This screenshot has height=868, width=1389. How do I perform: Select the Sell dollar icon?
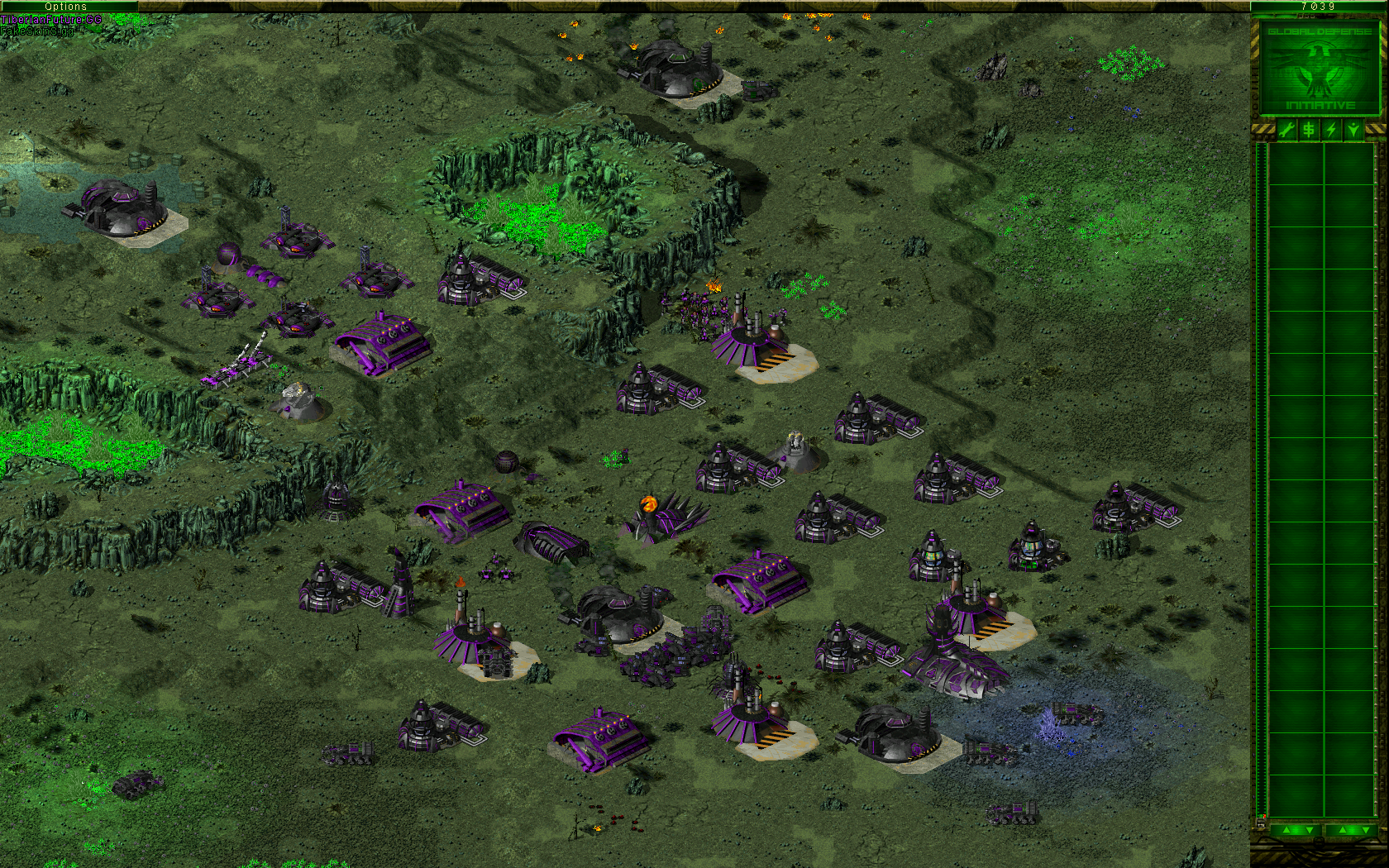pyautogui.click(x=1309, y=128)
